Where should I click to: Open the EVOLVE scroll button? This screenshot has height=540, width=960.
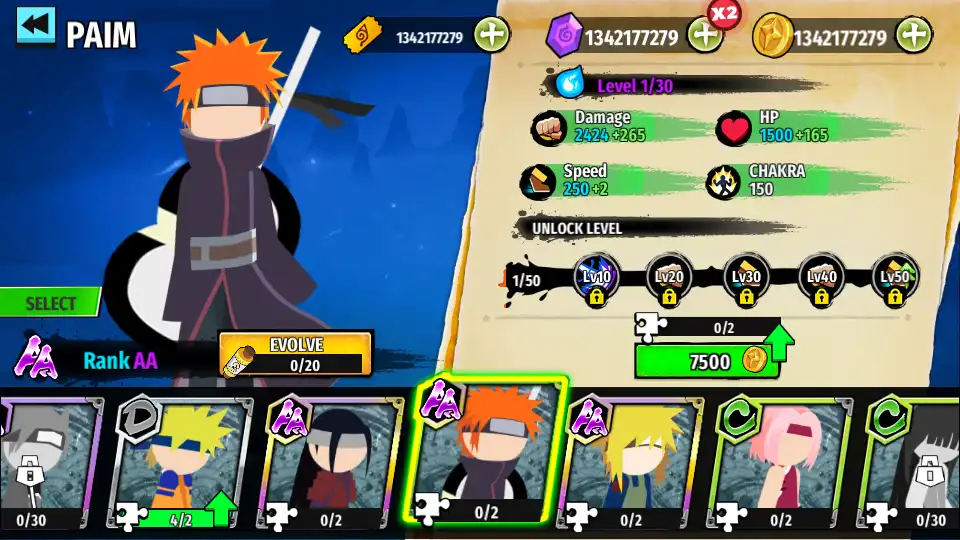coord(295,354)
